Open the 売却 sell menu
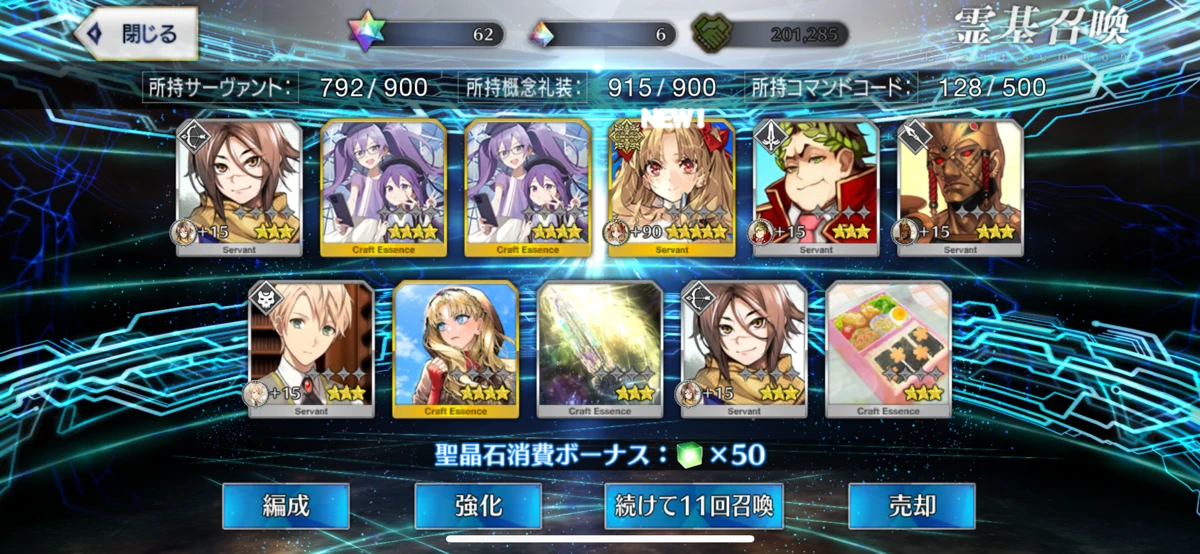1200x554 pixels. (x=911, y=505)
